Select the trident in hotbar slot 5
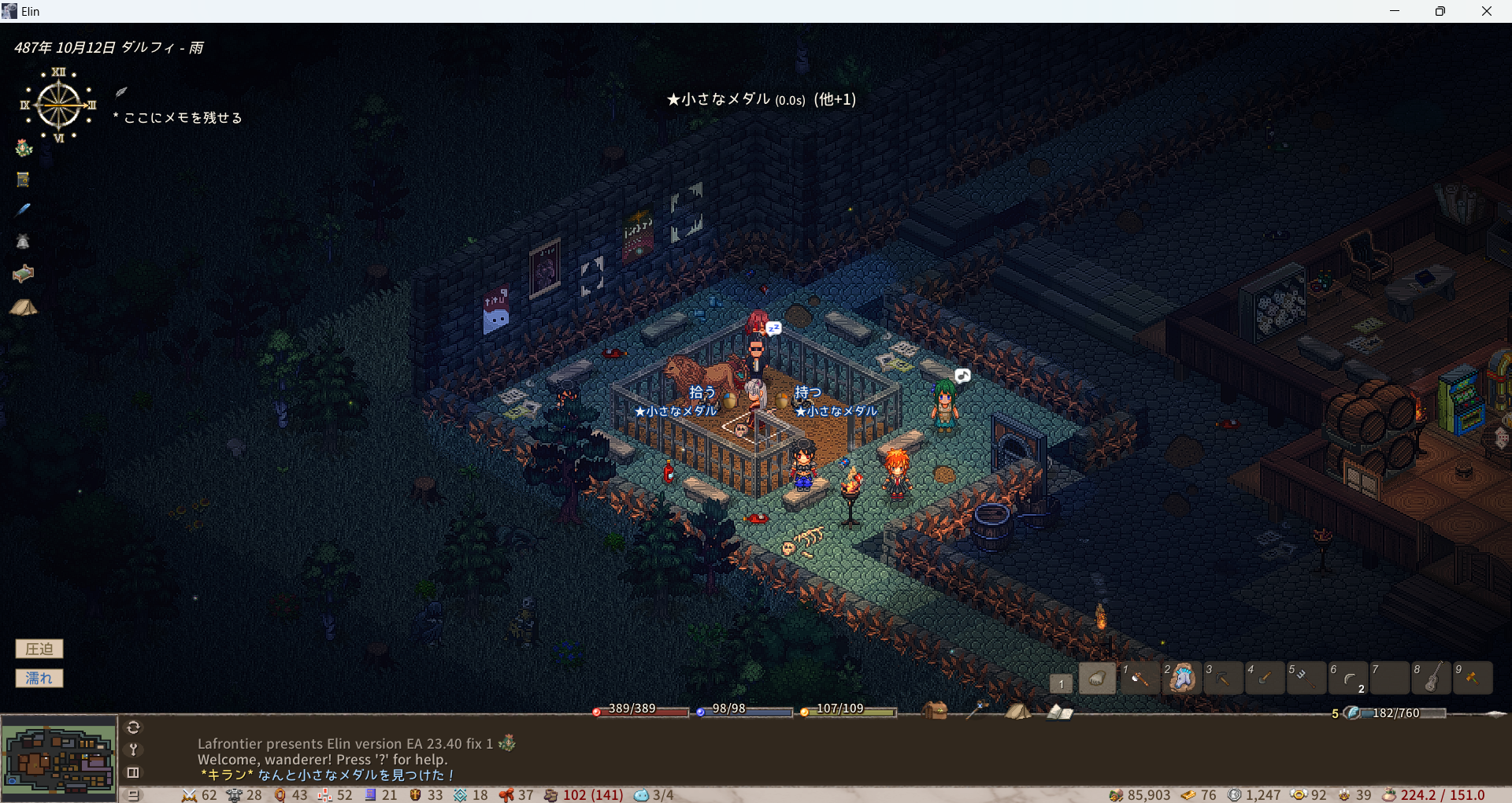The height and width of the screenshot is (803, 1512). click(x=1306, y=678)
